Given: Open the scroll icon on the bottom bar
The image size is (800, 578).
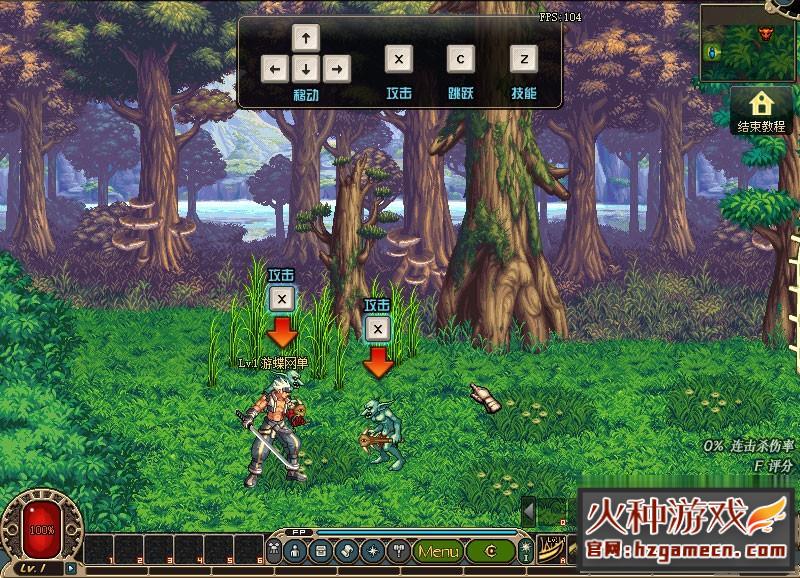Looking at the screenshot, I should (x=346, y=551).
